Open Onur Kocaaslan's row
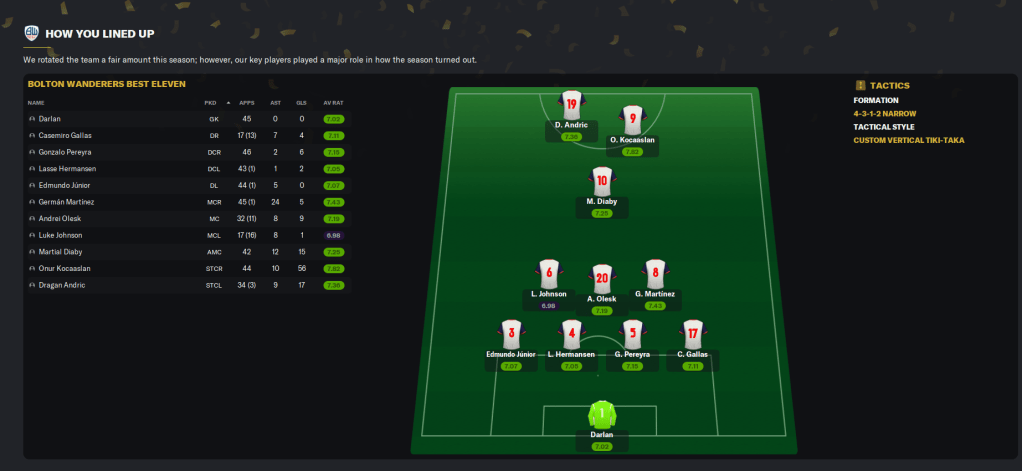This screenshot has width=1022, height=471. pos(66,268)
